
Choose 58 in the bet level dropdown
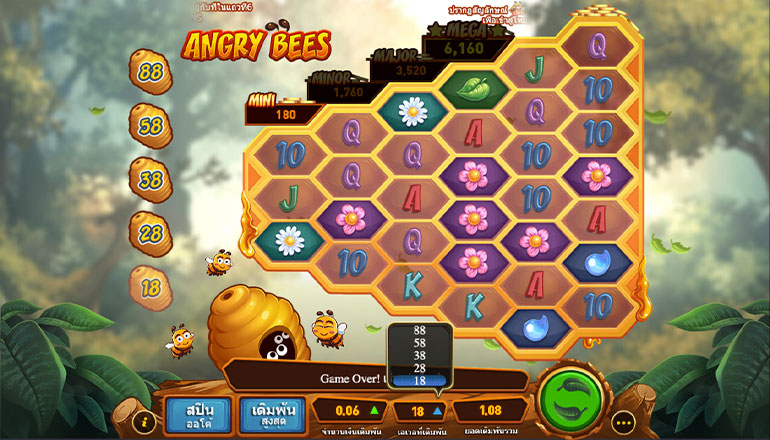419,343
